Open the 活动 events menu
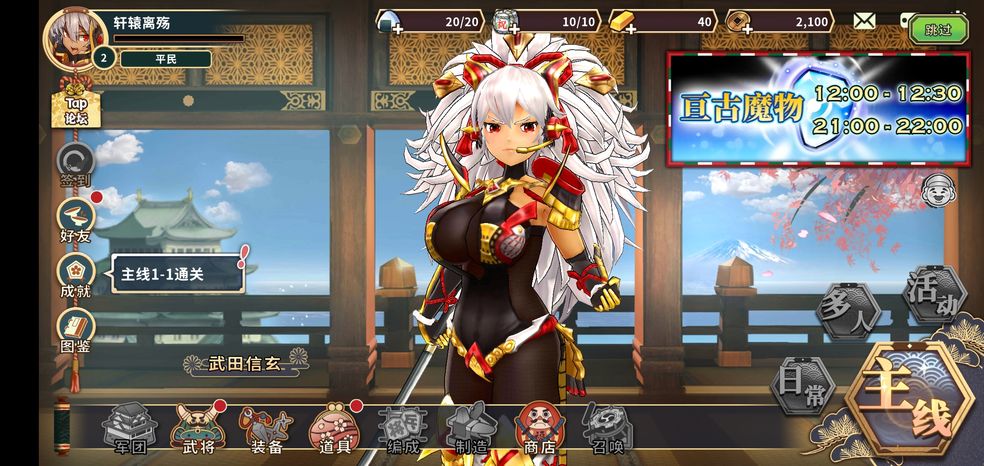 pyautogui.click(x=933, y=295)
